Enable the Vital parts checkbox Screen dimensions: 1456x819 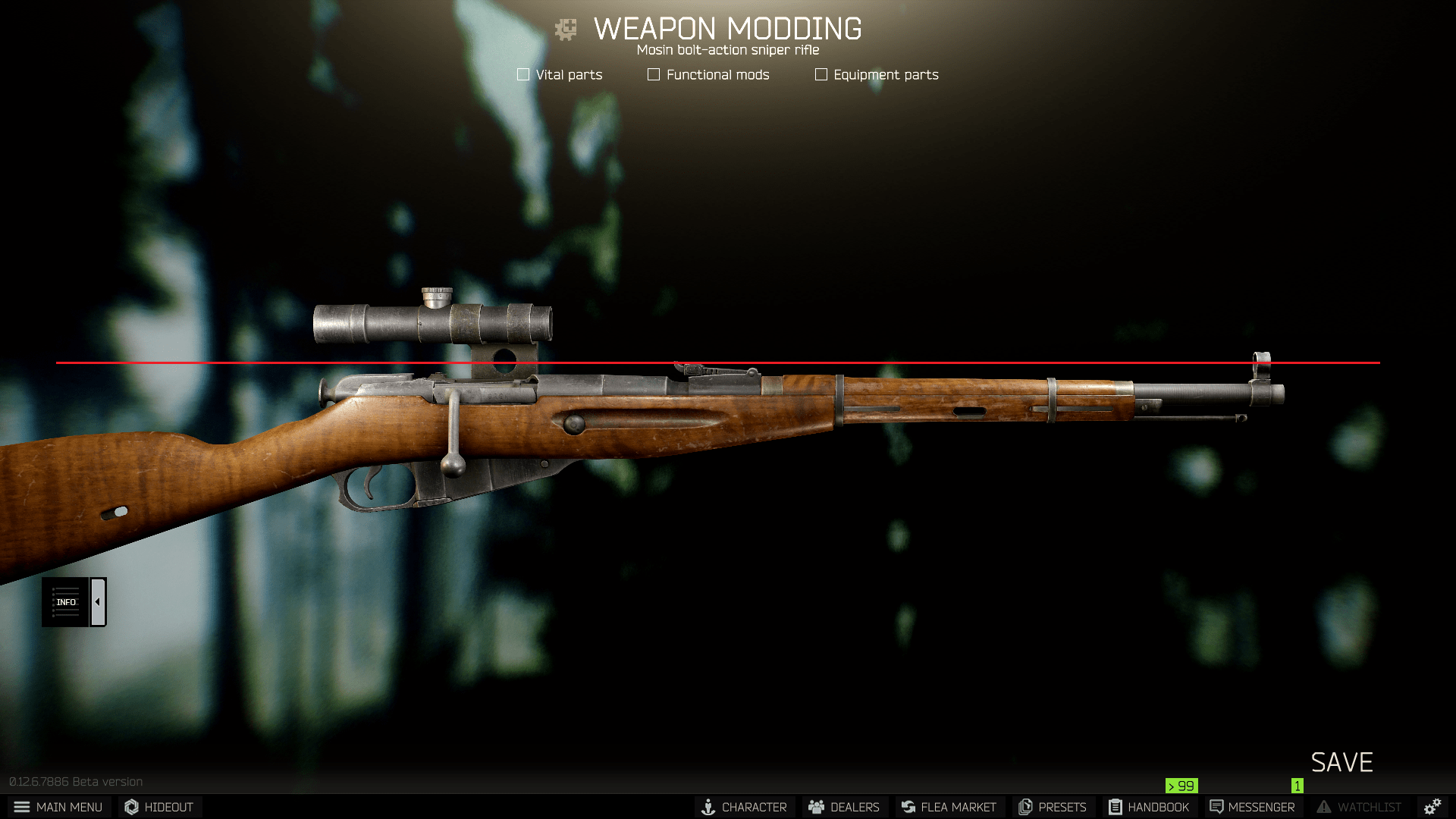tap(522, 74)
